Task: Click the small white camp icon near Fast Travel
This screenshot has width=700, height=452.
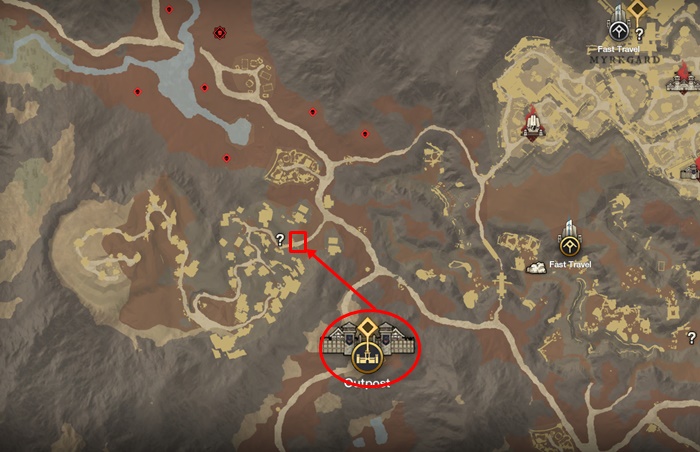Action: point(537,266)
